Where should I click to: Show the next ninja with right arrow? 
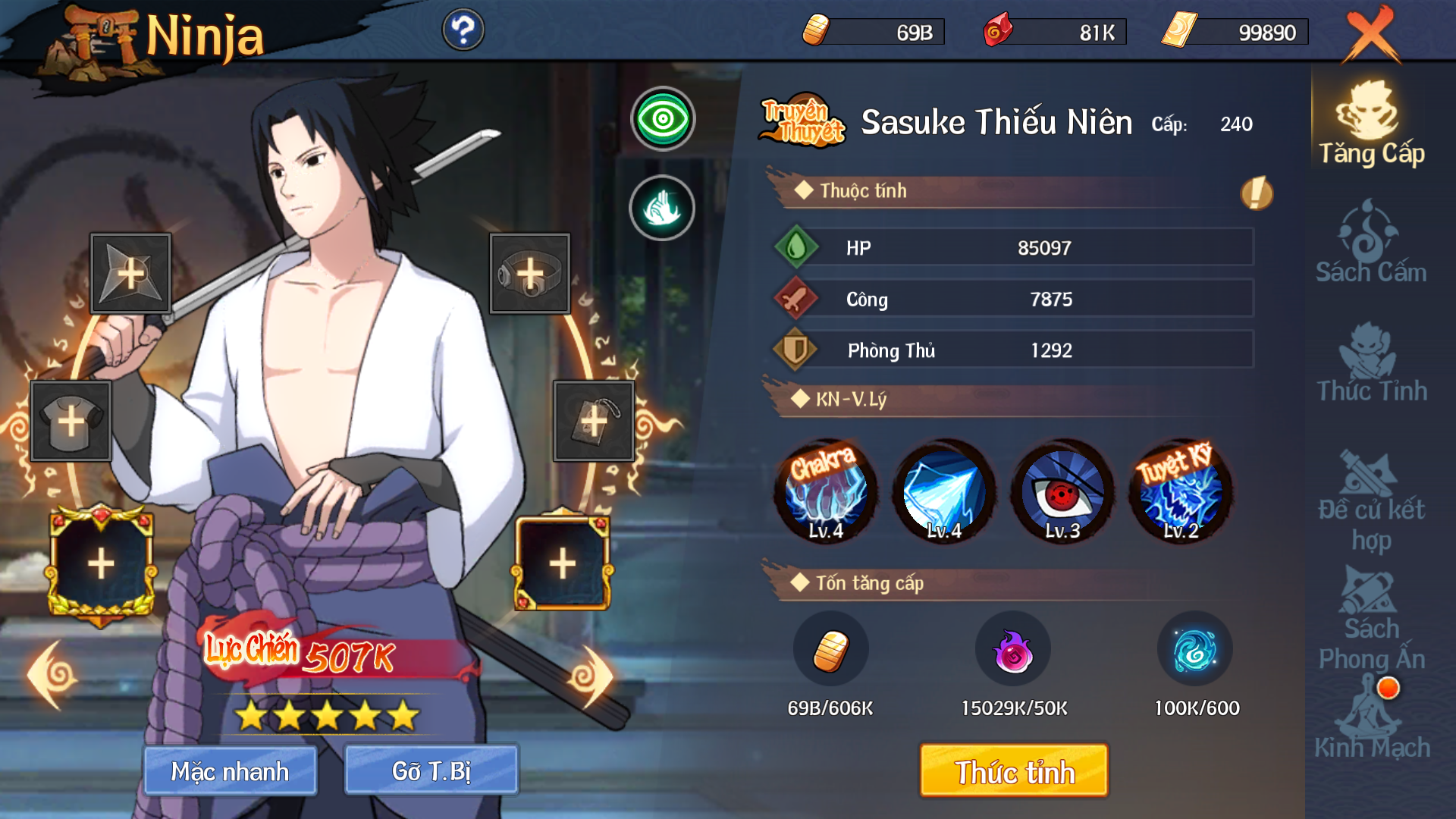coord(591,675)
